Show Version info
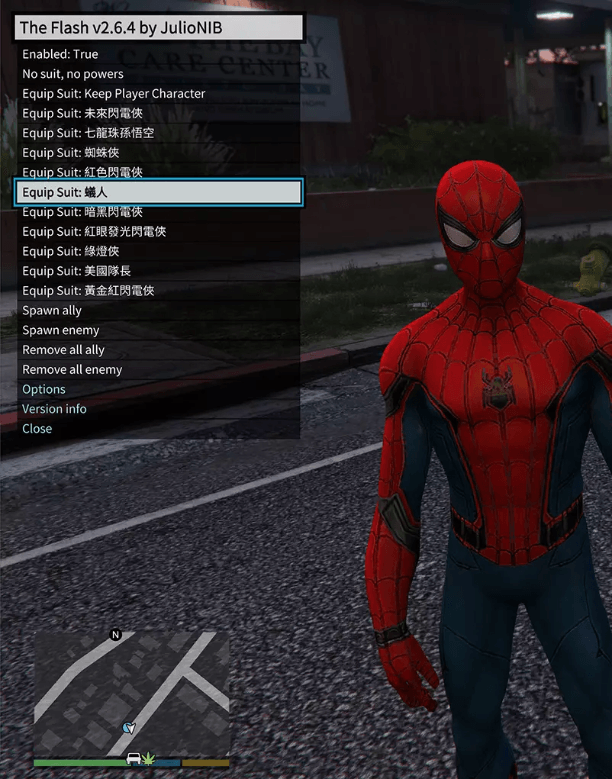The height and width of the screenshot is (779, 612). pos(54,409)
